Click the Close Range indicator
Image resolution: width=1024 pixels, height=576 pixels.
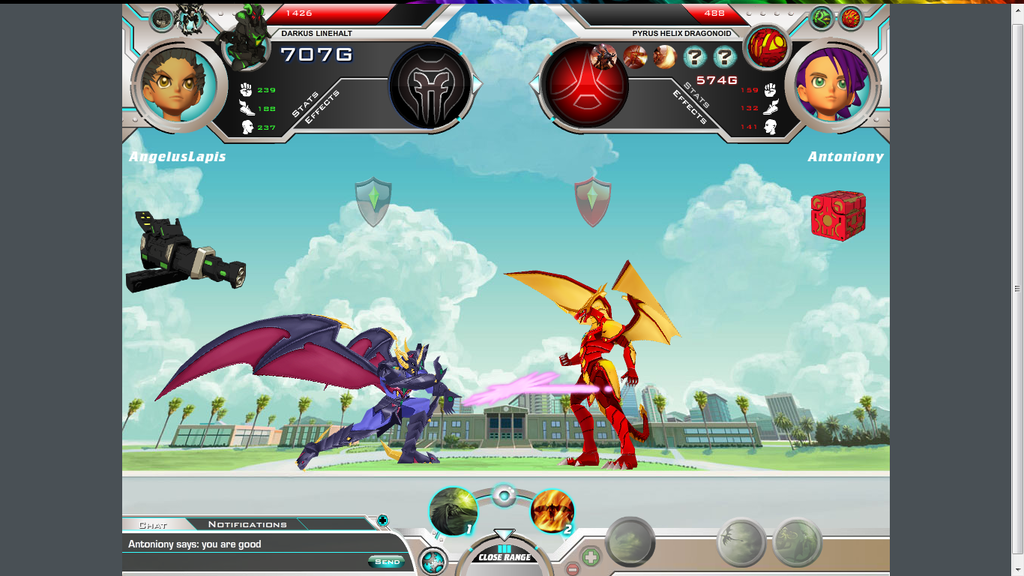(x=505, y=556)
